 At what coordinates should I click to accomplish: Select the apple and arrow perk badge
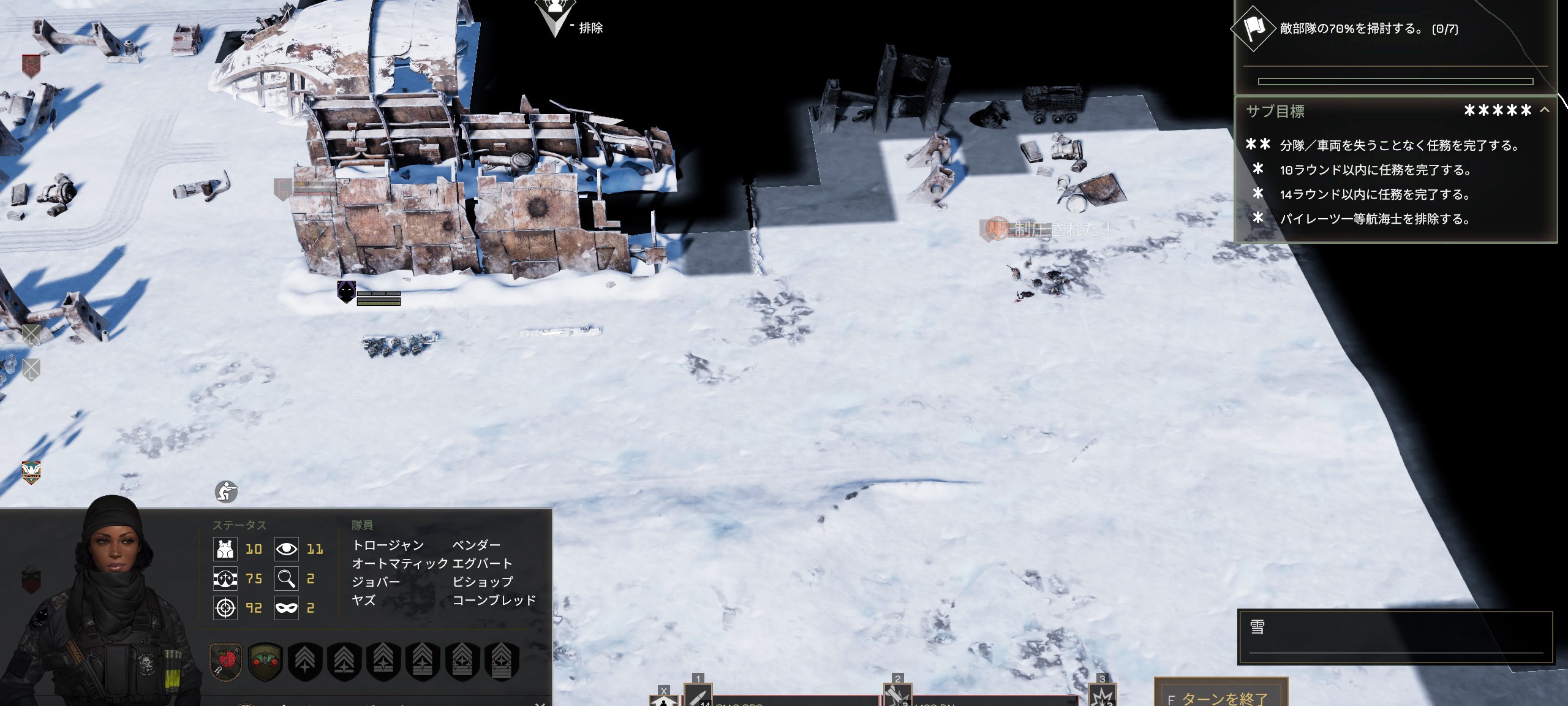pos(225,661)
